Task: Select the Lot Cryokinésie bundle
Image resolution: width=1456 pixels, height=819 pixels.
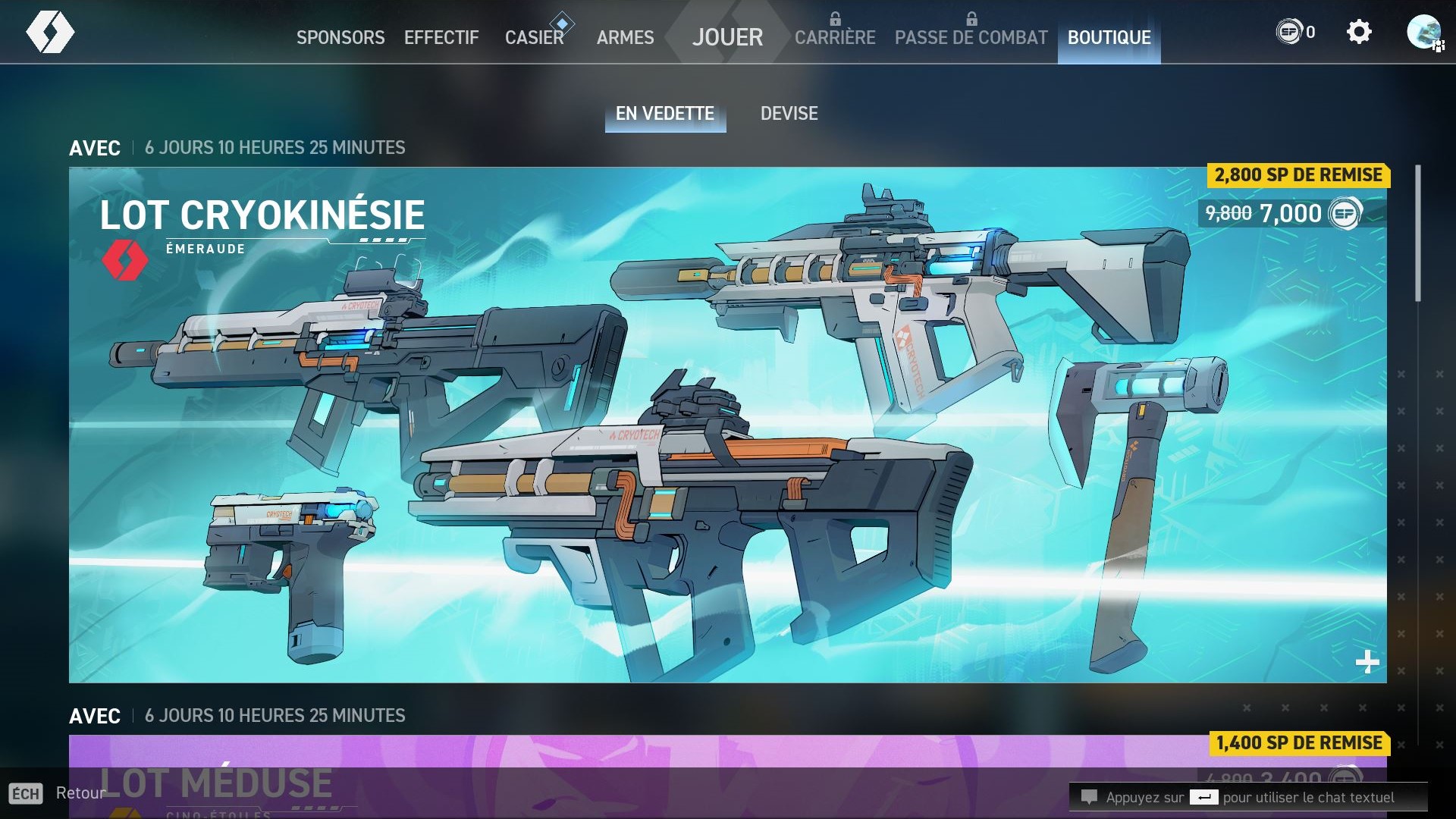Action: point(727,425)
